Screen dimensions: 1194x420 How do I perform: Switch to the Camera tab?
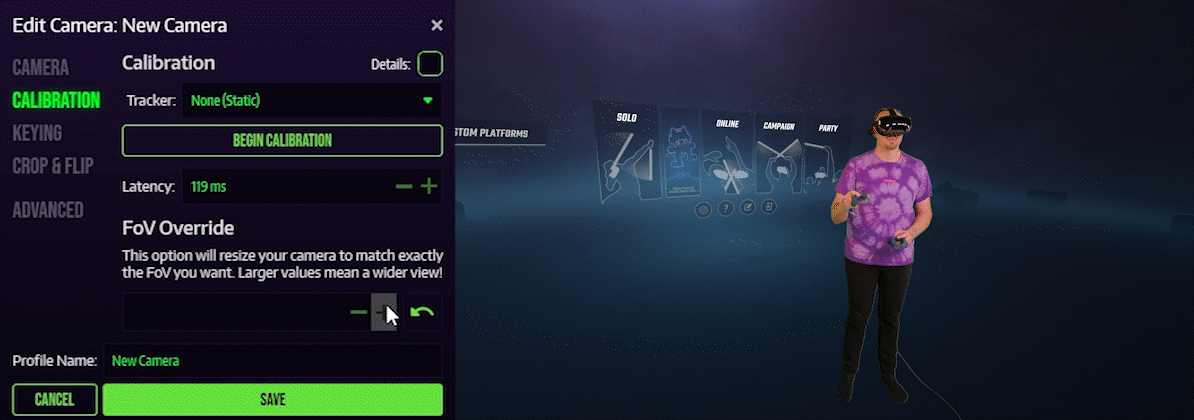[41, 68]
